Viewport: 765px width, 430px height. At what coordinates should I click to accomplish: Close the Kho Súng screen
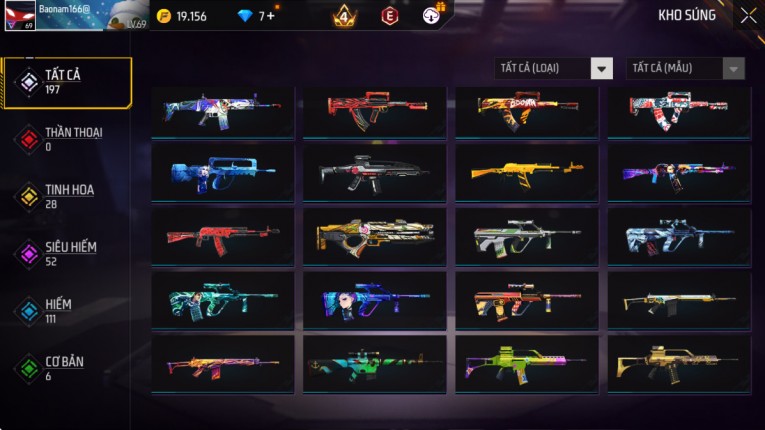(748, 15)
